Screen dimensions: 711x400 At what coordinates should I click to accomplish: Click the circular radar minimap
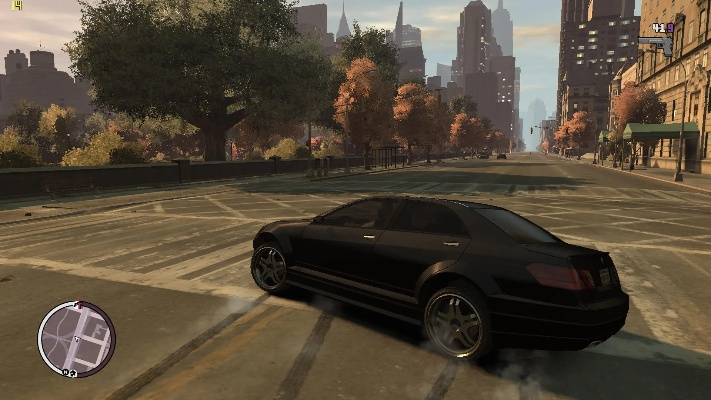(76, 338)
